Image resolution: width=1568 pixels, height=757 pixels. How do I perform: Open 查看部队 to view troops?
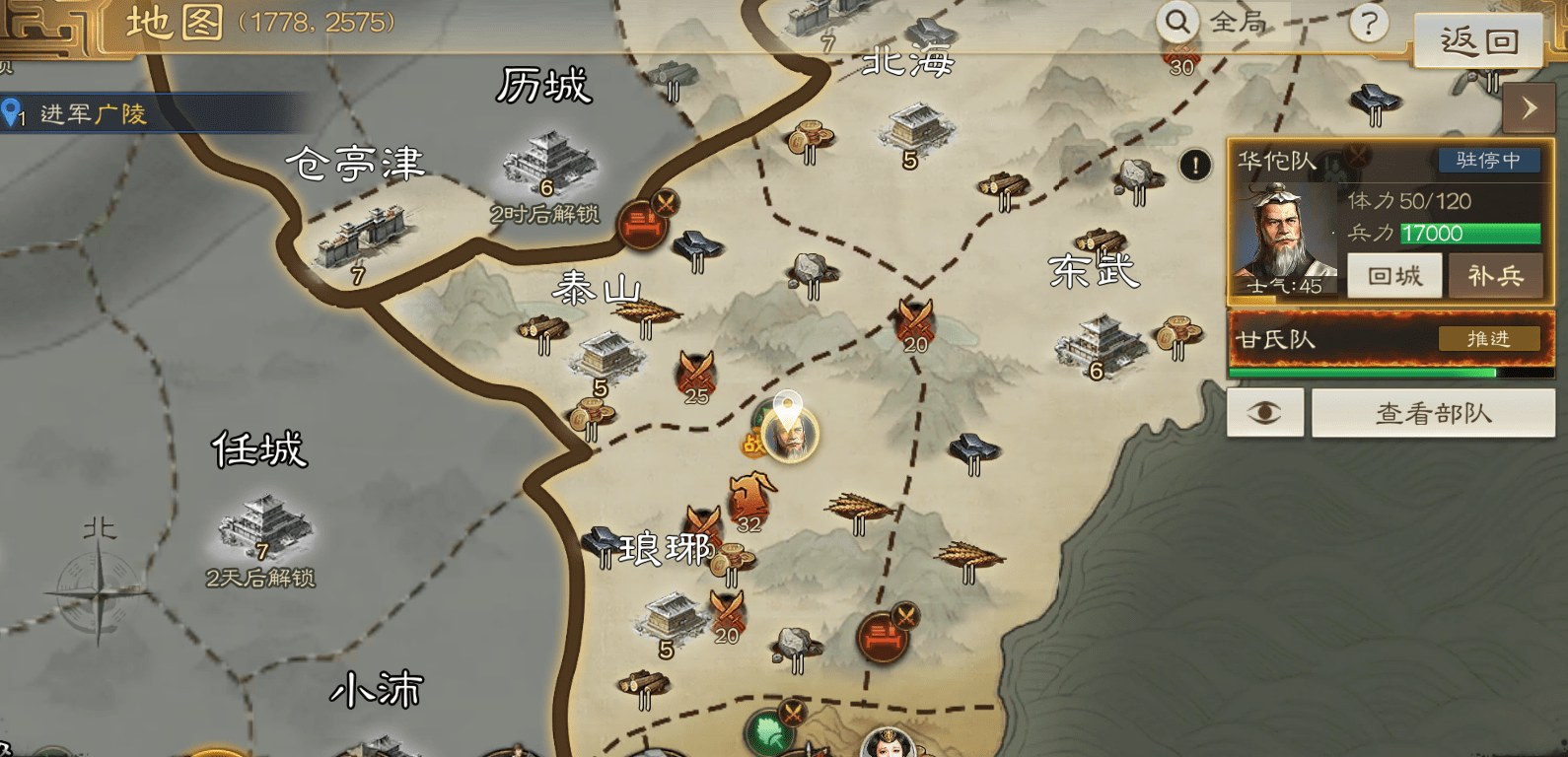click(1432, 412)
